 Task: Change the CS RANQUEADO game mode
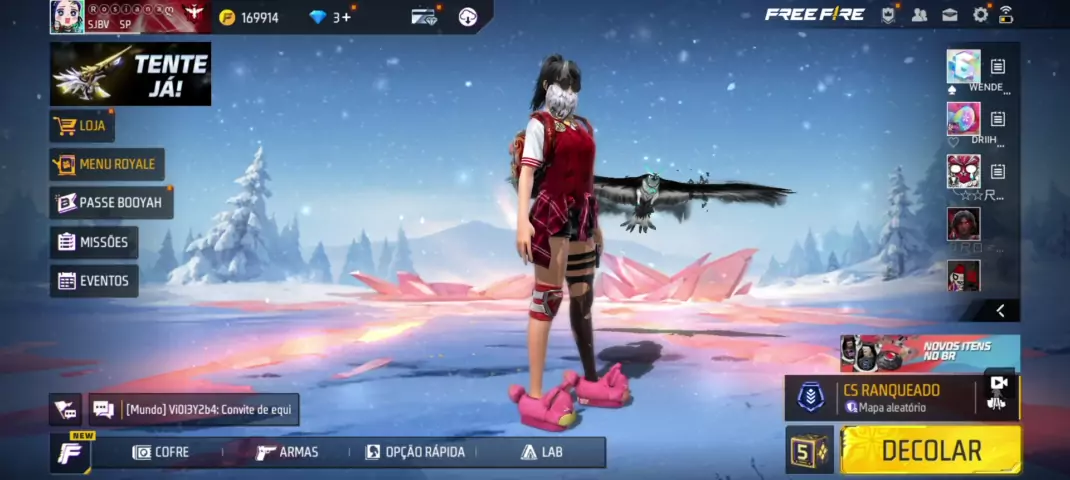[880, 398]
